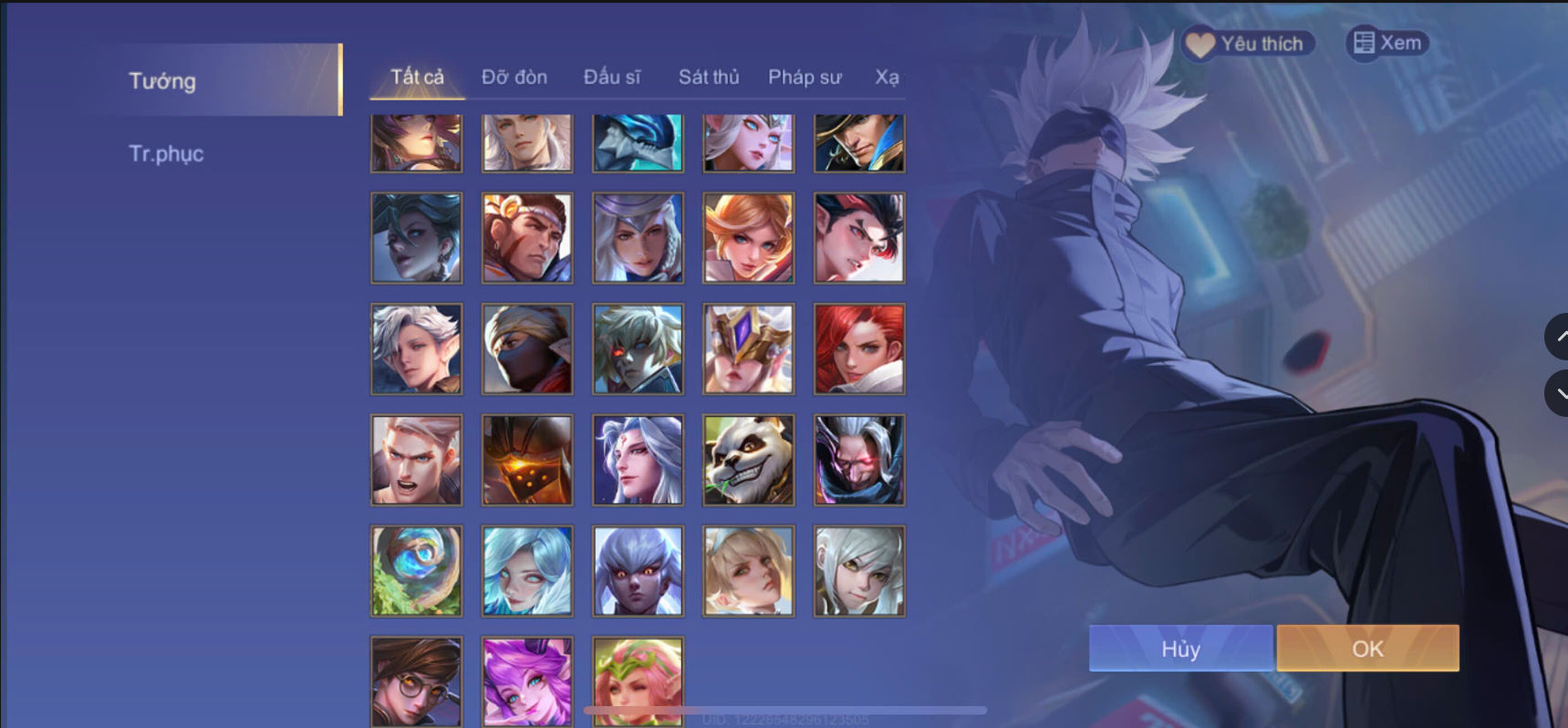The height and width of the screenshot is (728, 1568).
Task: Select the pirate-hatted marksman in the top row
Action: pyautogui.click(x=858, y=142)
